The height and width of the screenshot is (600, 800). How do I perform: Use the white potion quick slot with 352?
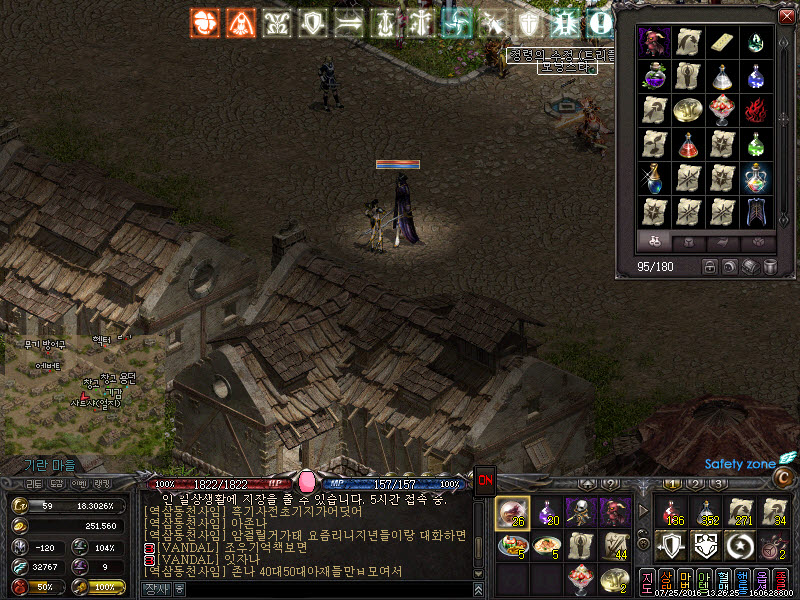[706, 512]
